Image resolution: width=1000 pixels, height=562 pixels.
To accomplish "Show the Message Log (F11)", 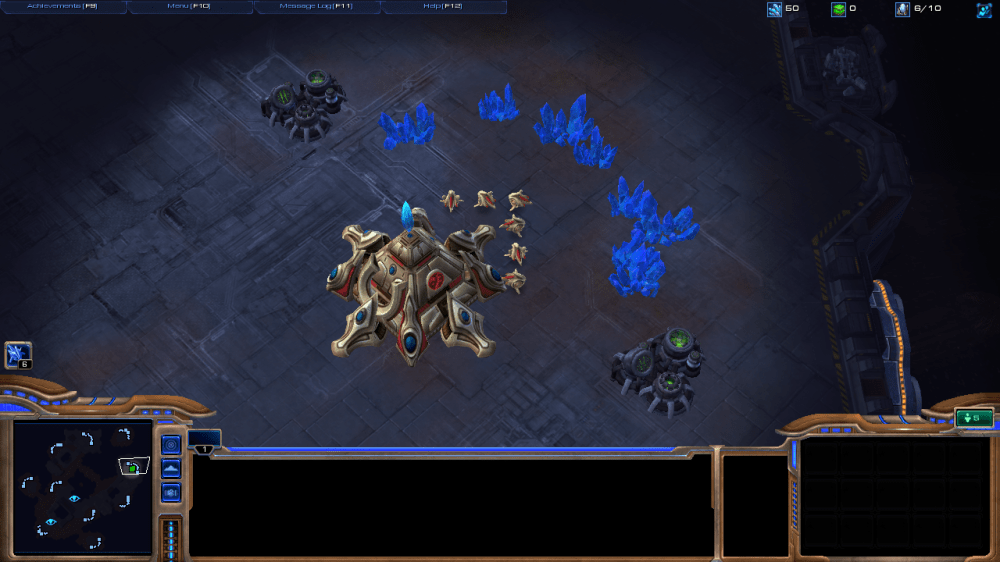I will [317, 7].
